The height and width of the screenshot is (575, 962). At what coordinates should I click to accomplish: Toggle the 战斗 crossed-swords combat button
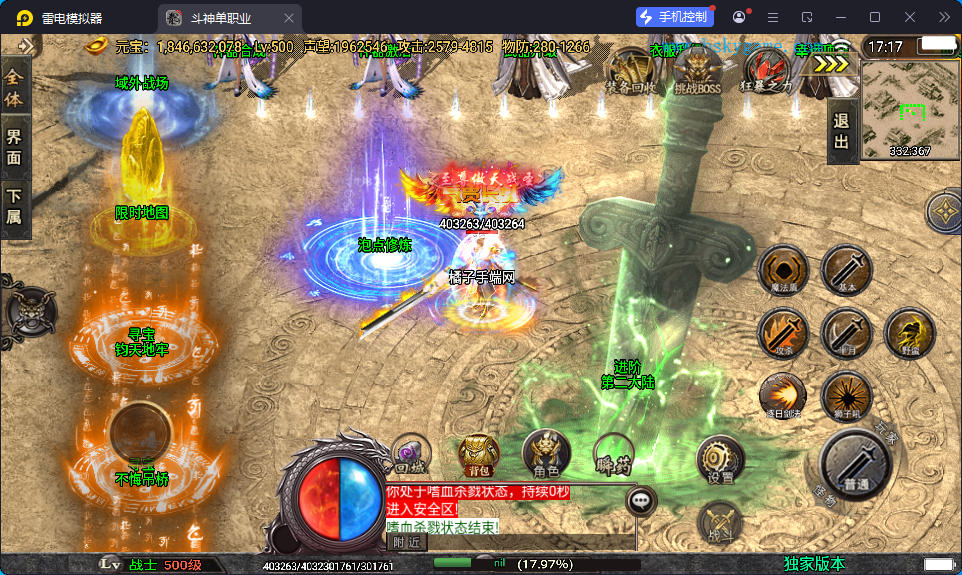[x=720, y=521]
